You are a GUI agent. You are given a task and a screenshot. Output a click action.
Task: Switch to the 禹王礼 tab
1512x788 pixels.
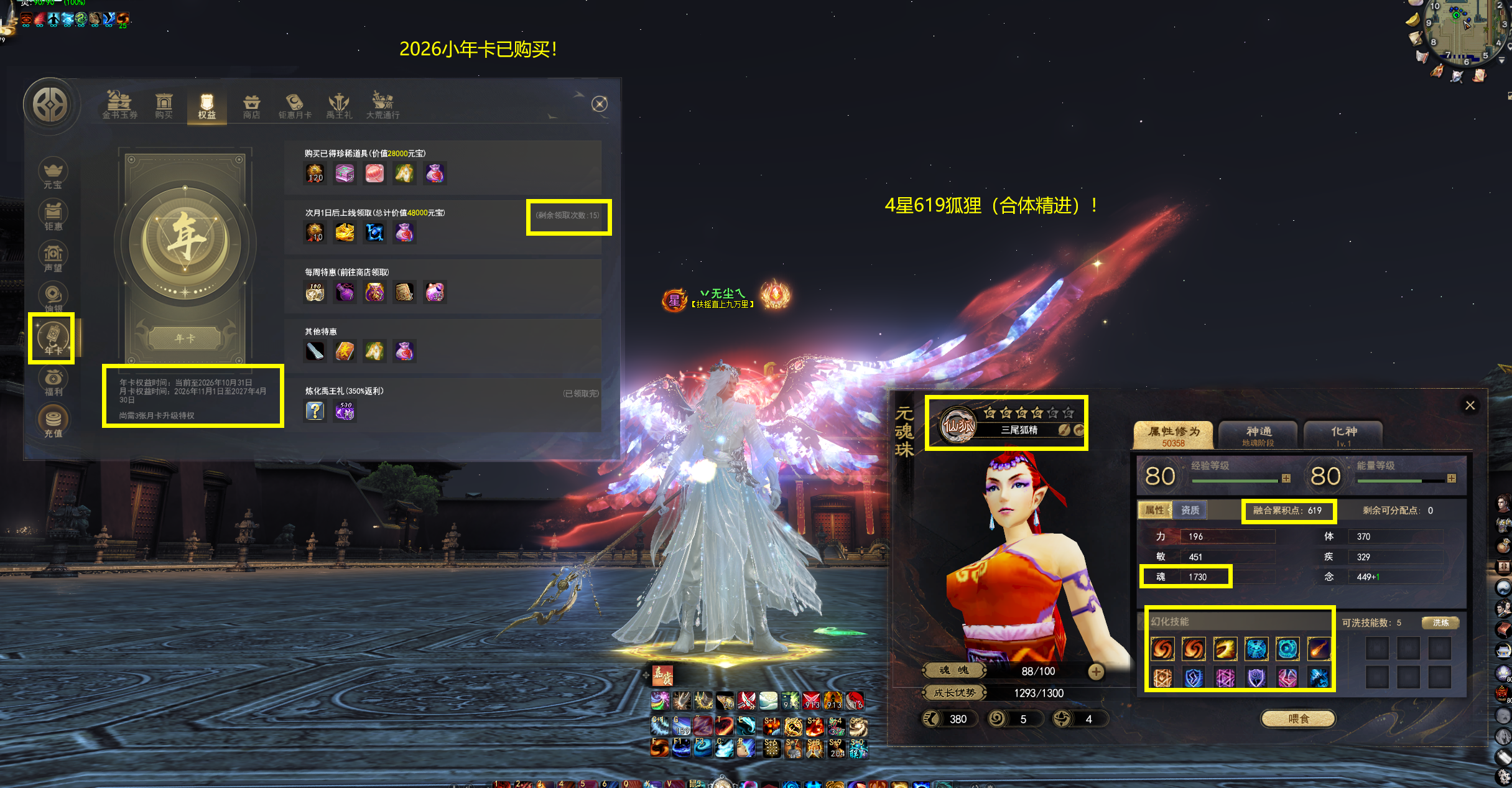point(339,105)
